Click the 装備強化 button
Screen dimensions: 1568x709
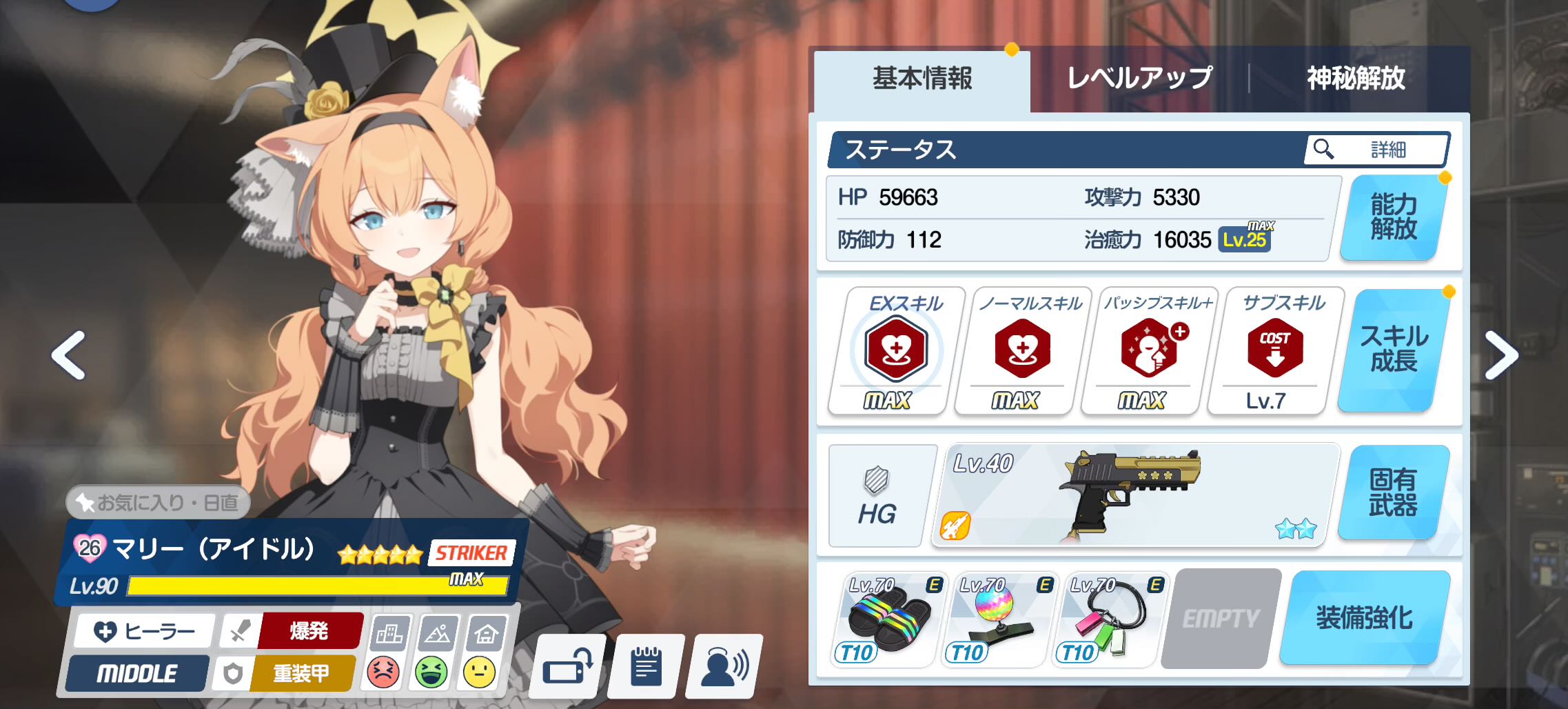pos(1364,618)
